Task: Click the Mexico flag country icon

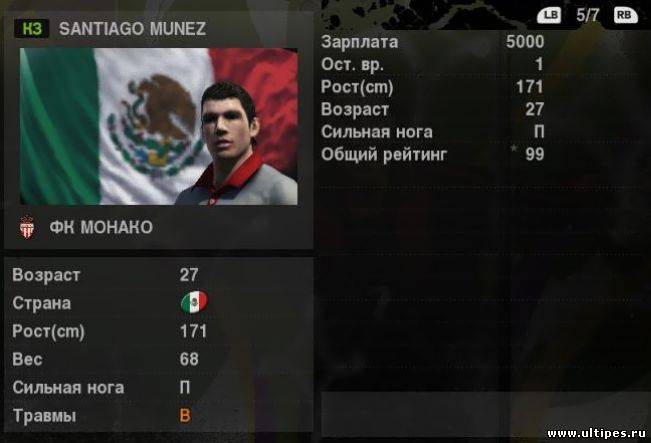Action: [192, 302]
